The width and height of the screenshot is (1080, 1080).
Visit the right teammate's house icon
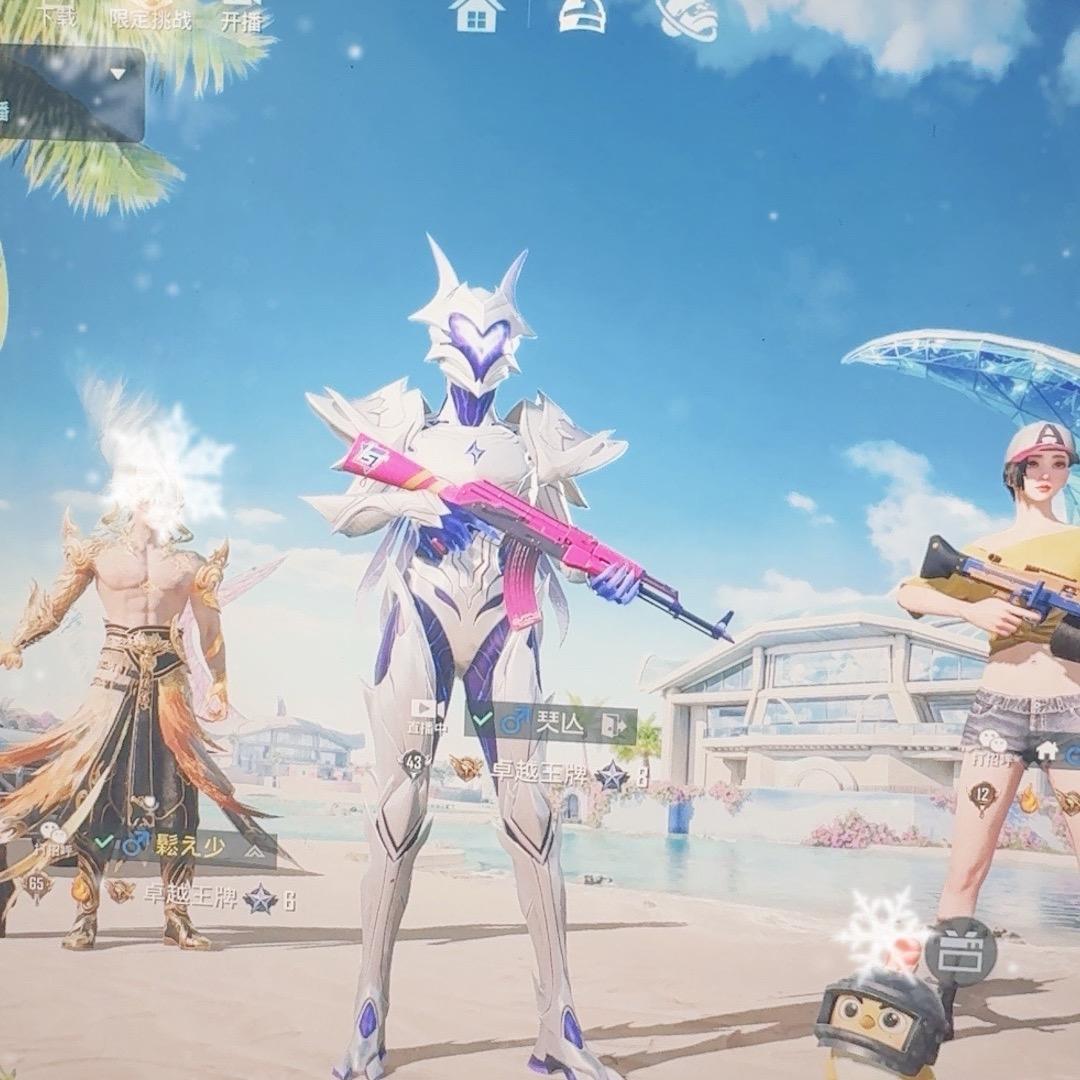point(1047,749)
